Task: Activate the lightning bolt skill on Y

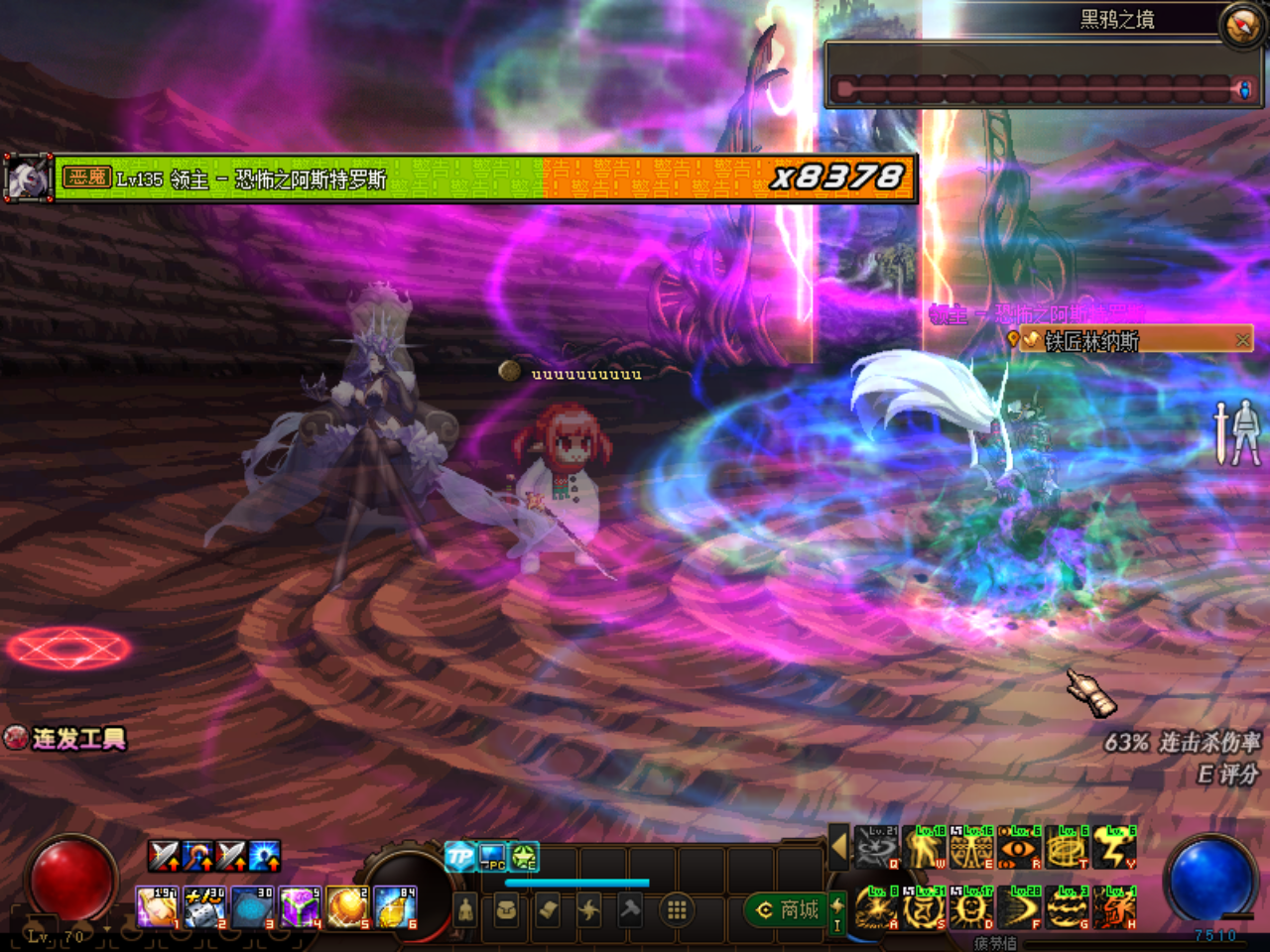Action: (1114, 849)
